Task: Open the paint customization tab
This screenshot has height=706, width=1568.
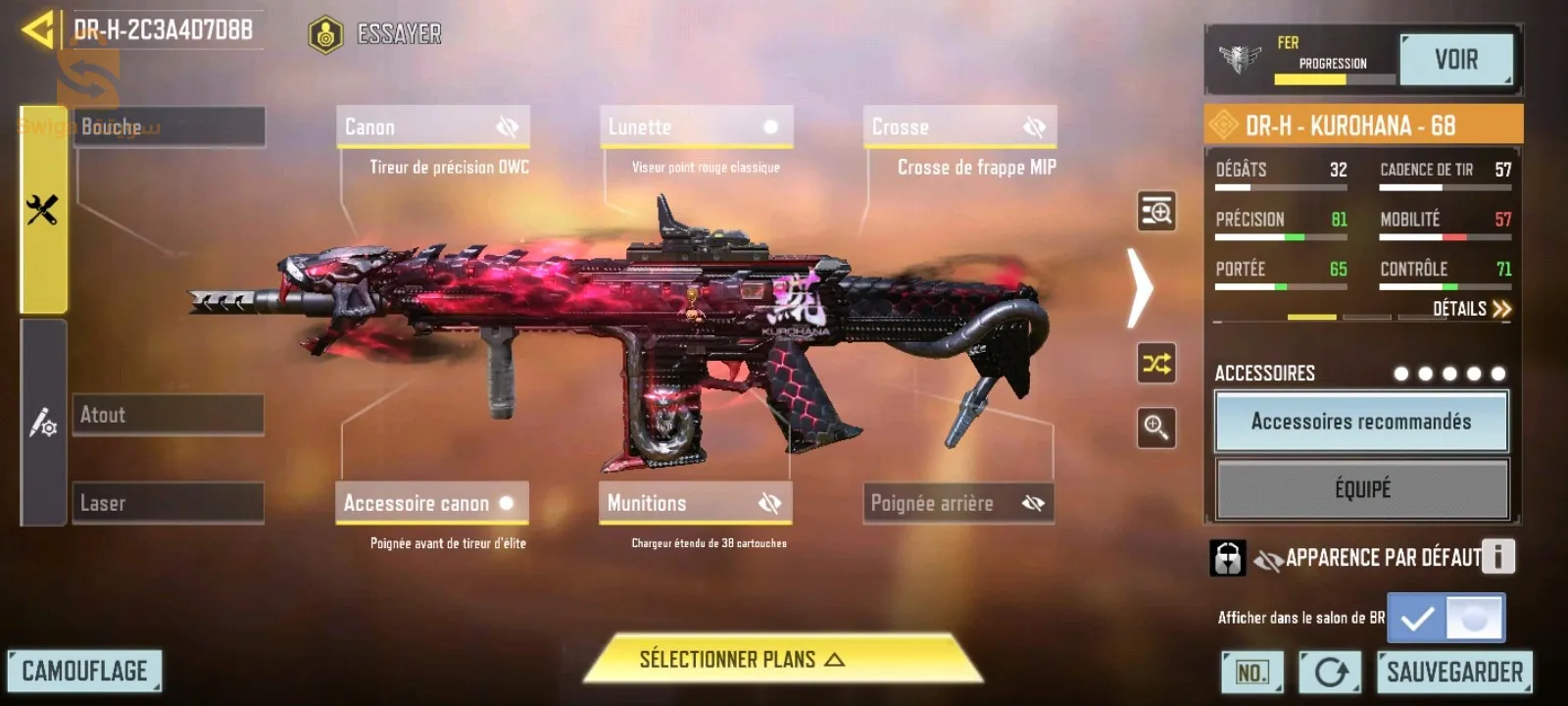Action: coord(41,424)
